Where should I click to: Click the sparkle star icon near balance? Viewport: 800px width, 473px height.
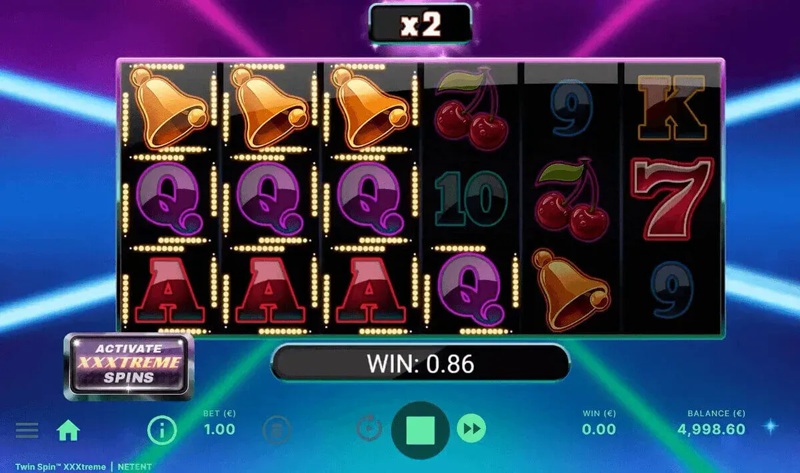[x=771, y=426]
